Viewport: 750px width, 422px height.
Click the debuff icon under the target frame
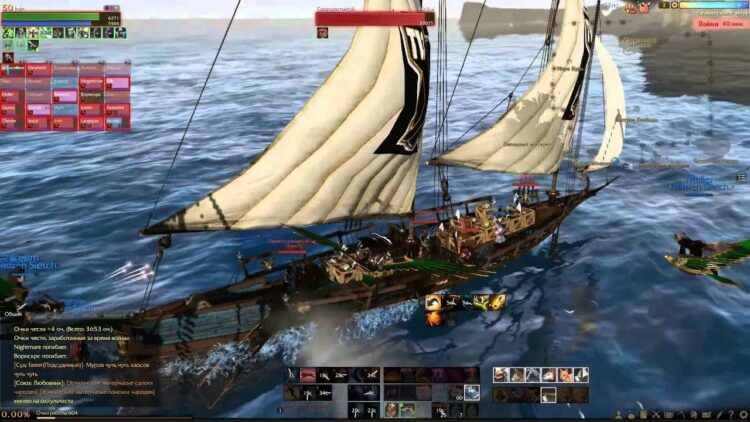tap(323, 32)
